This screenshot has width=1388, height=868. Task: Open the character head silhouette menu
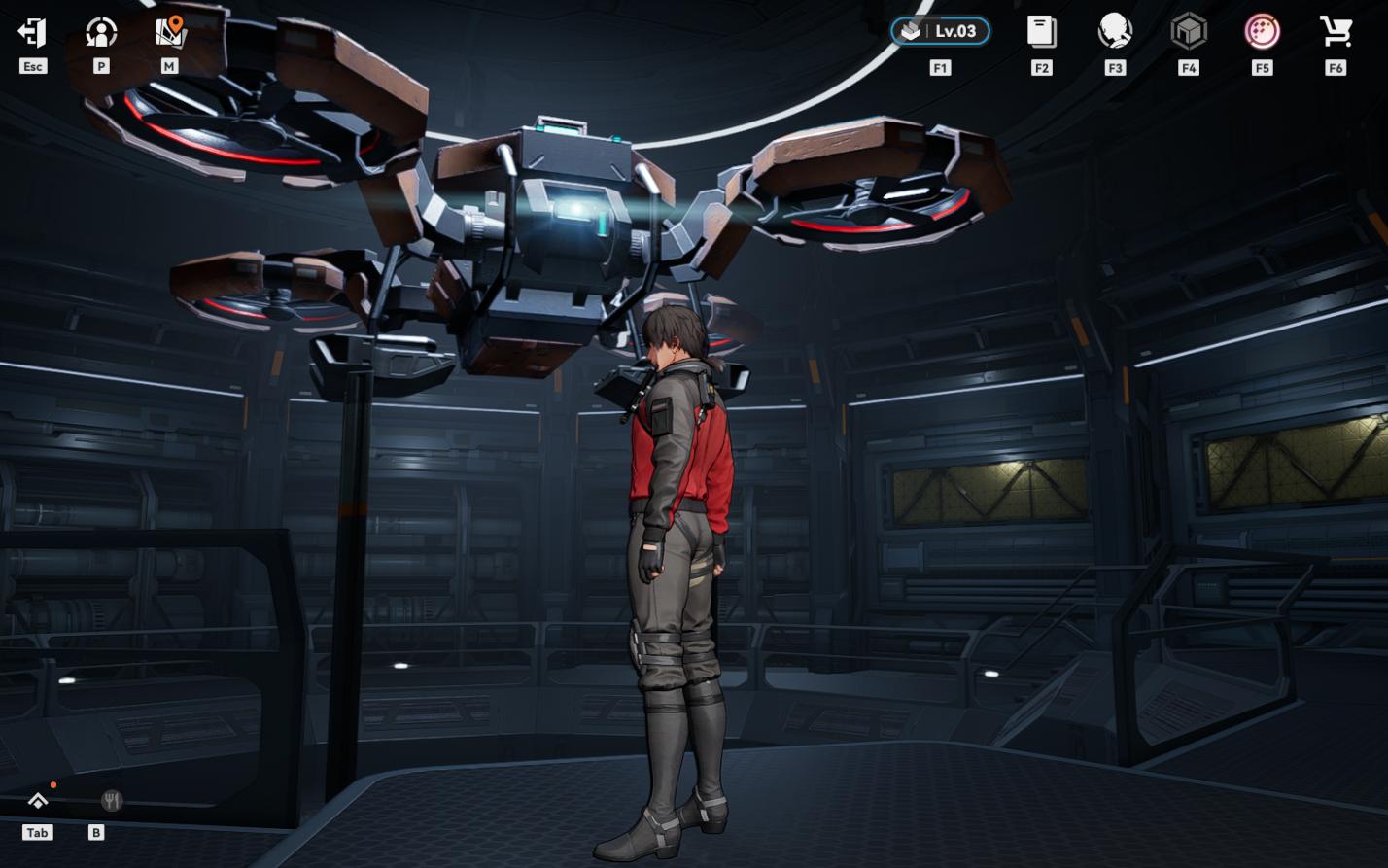click(x=1115, y=31)
